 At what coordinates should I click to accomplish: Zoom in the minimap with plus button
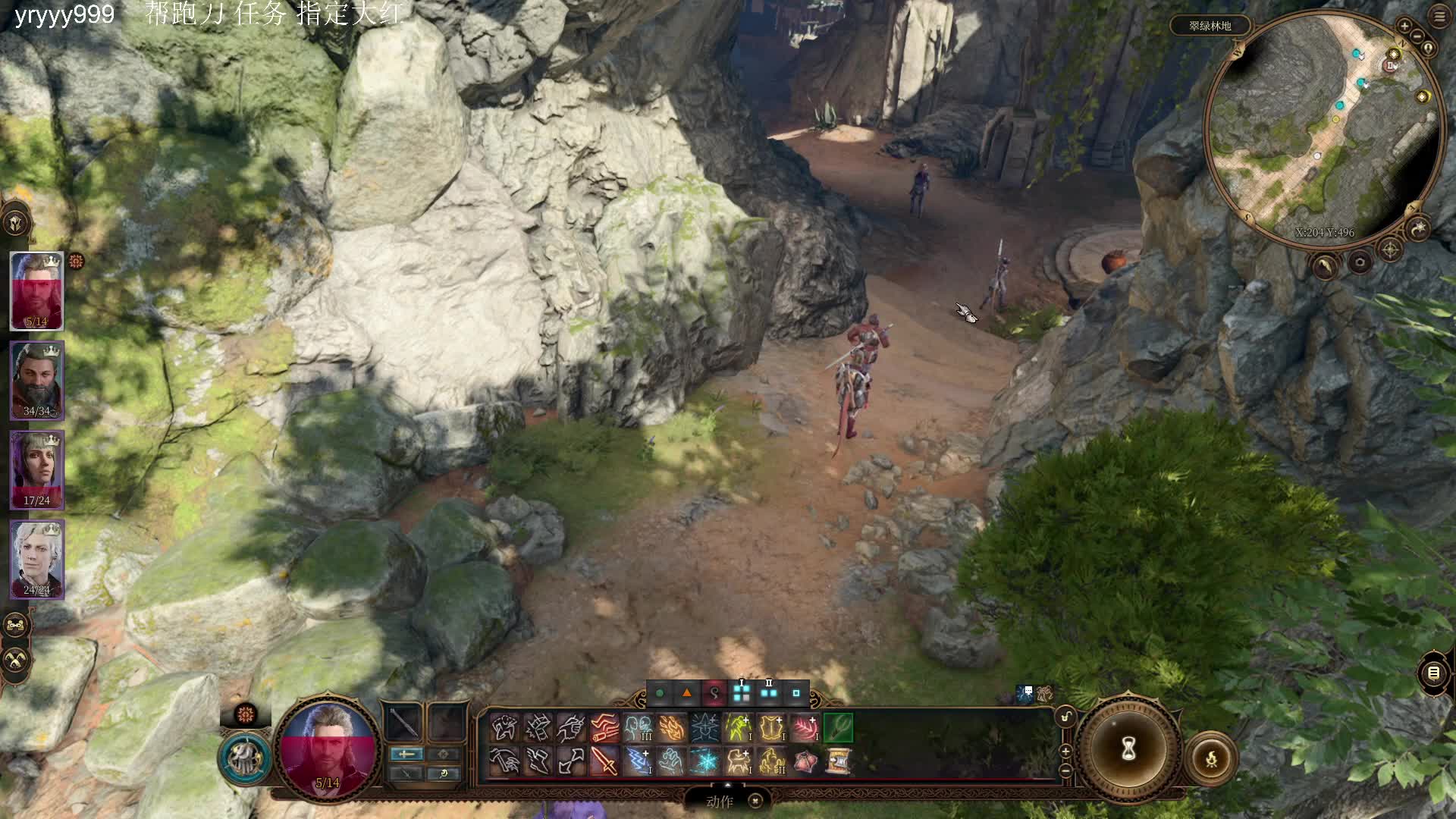(x=1404, y=26)
